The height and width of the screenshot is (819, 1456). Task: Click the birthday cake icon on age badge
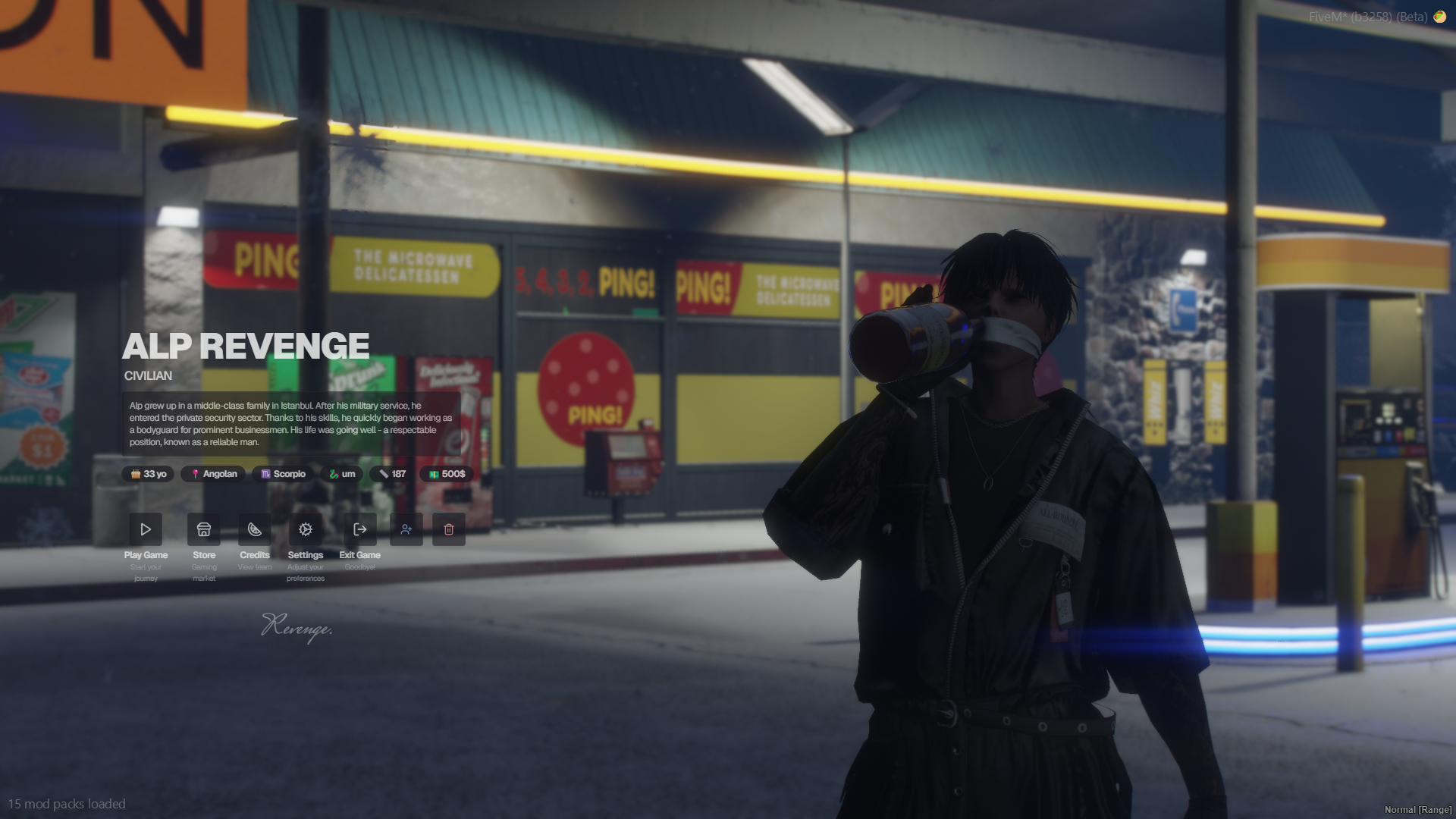tap(135, 473)
